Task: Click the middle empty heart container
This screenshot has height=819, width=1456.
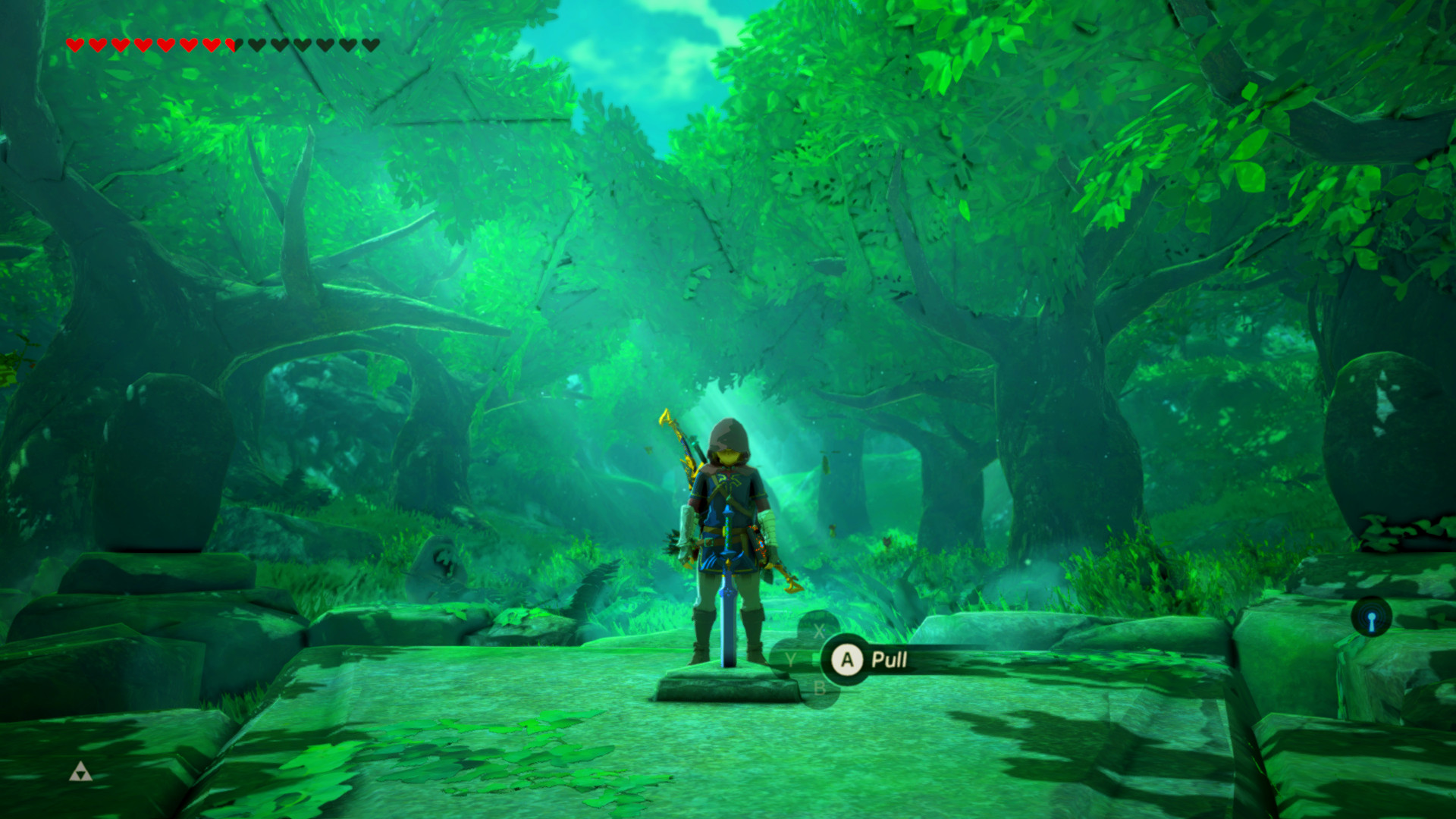Action: 302,45
